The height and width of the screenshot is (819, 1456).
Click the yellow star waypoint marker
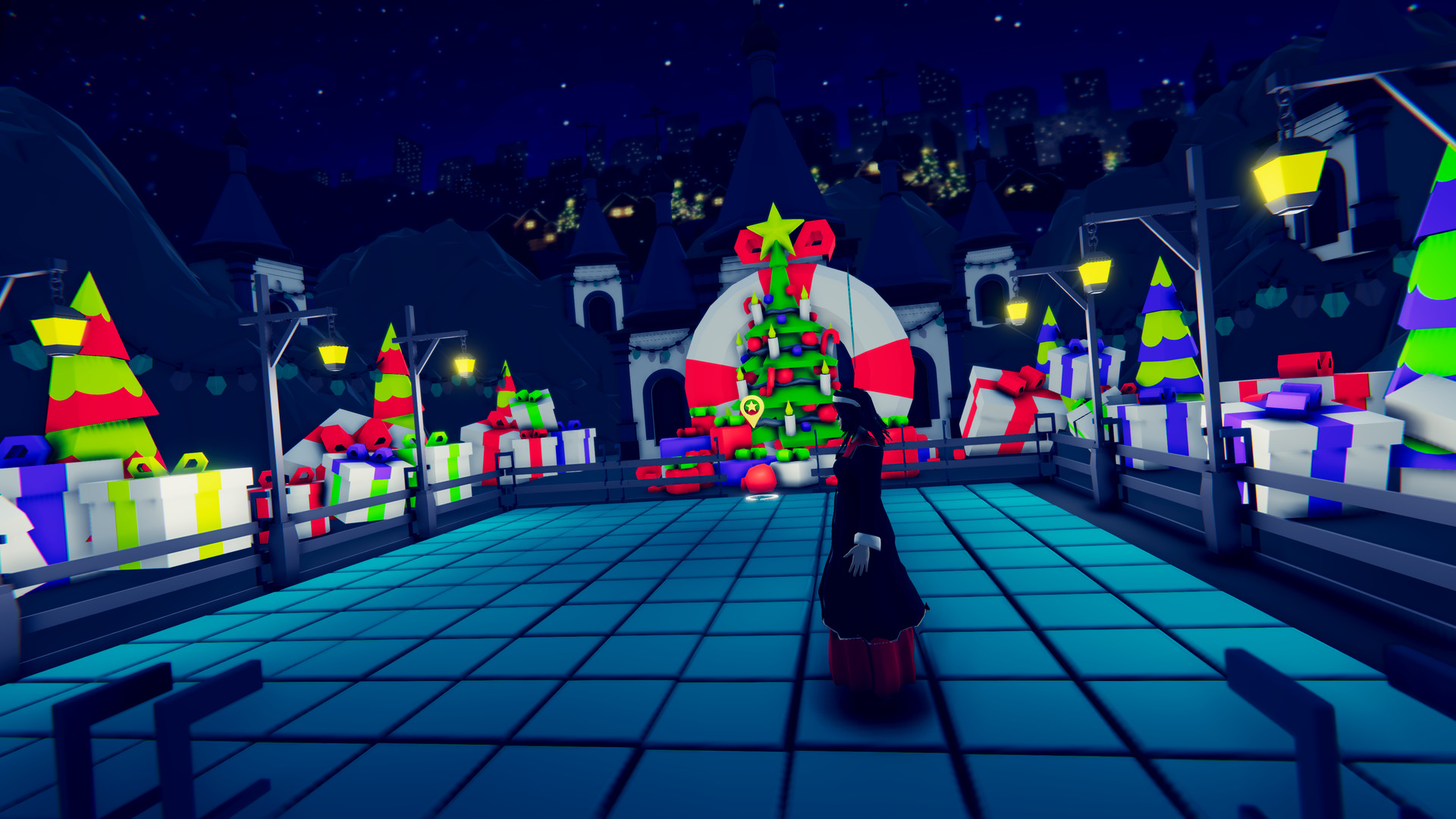pyautogui.click(x=752, y=409)
